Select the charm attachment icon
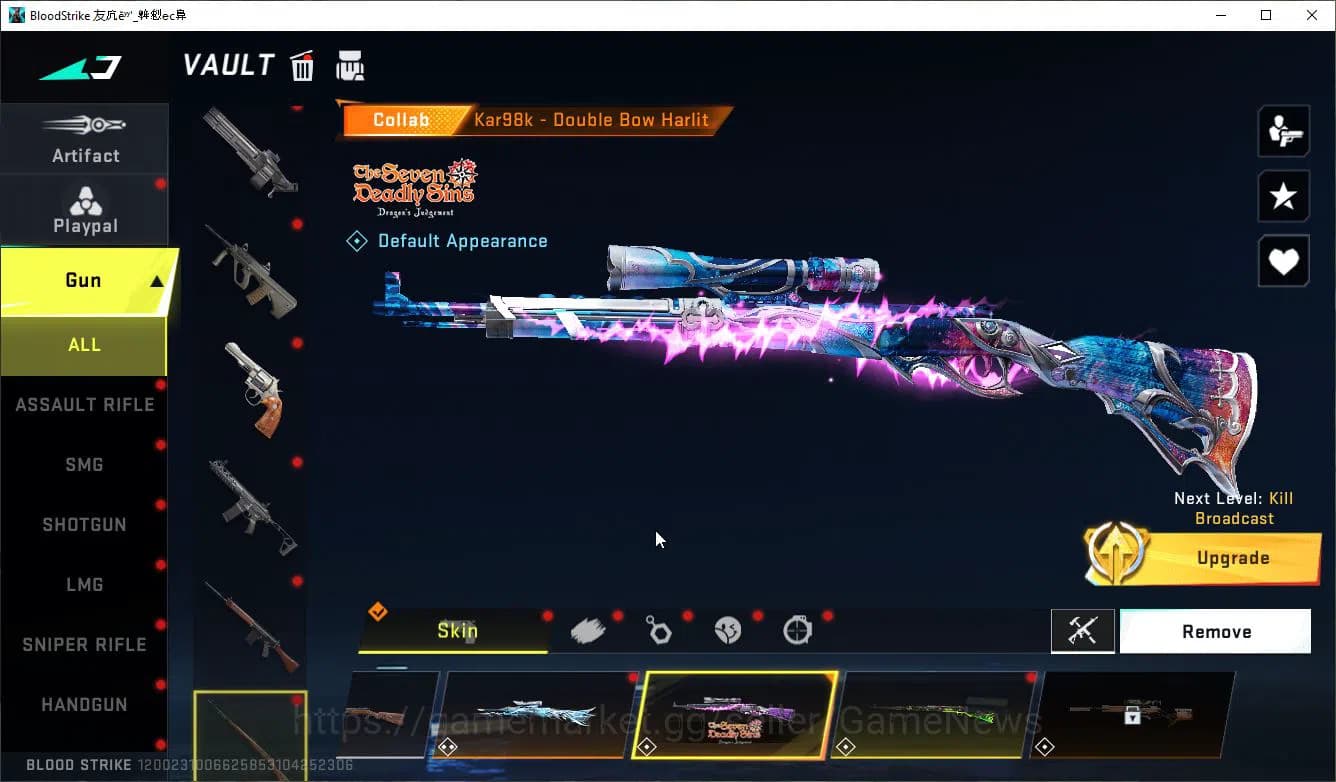Viewport: 1336px width, 782px height. [x=659, y=630]
